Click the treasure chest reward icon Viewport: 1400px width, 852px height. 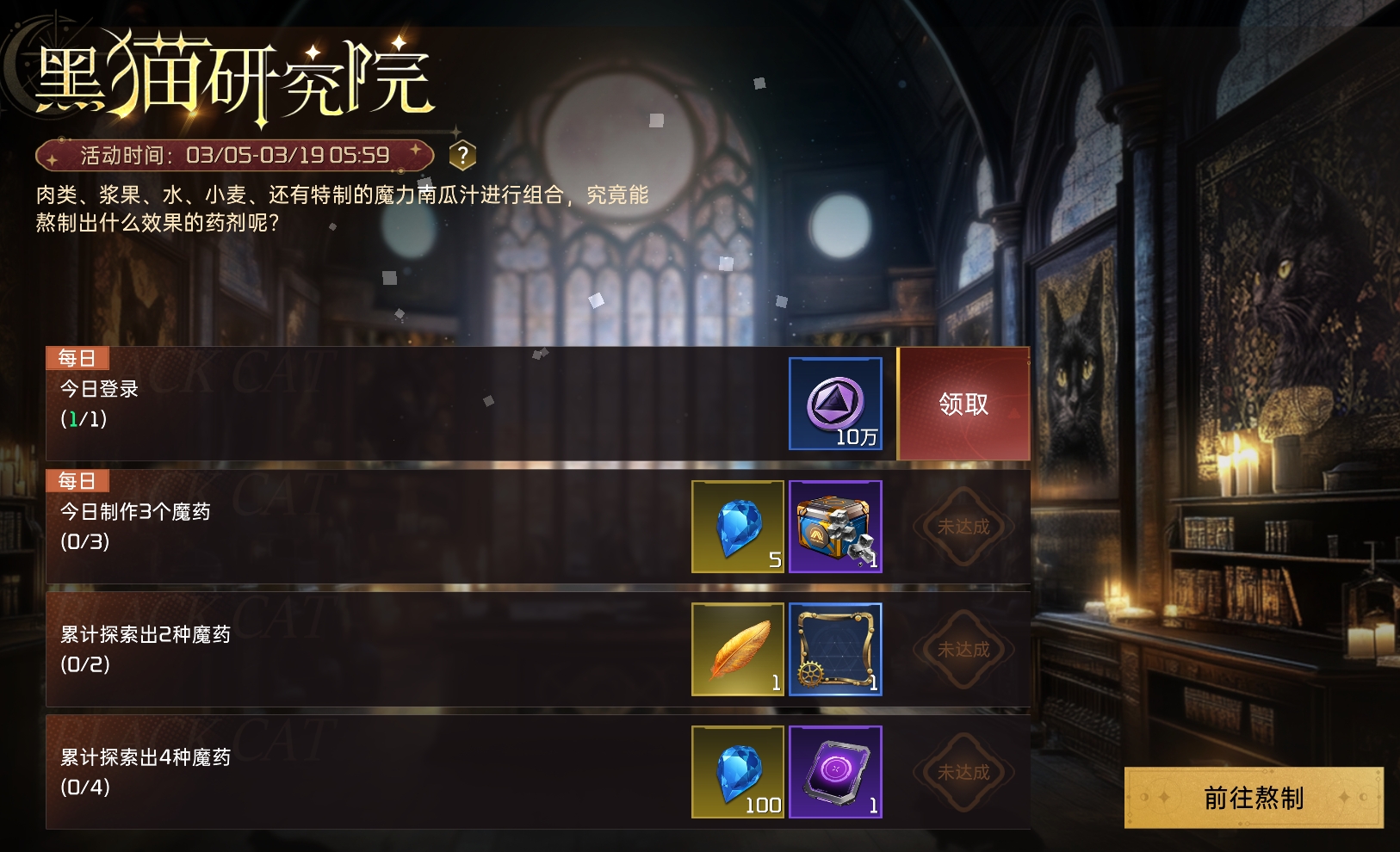tap(835, 527)
